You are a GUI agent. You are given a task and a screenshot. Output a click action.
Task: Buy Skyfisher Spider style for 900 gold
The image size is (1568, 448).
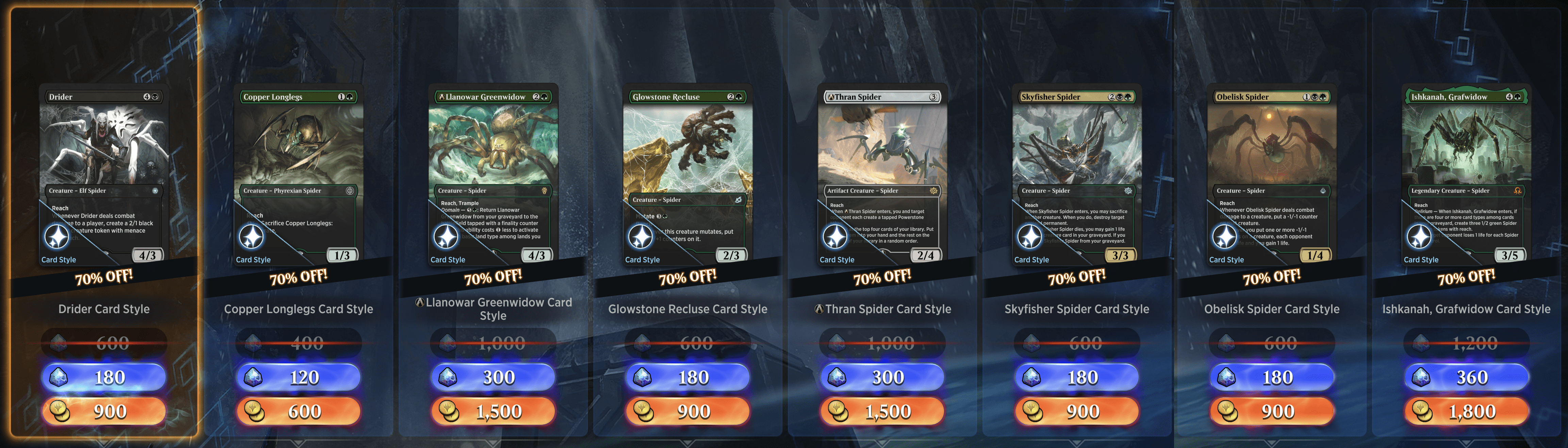[1077, 412]
